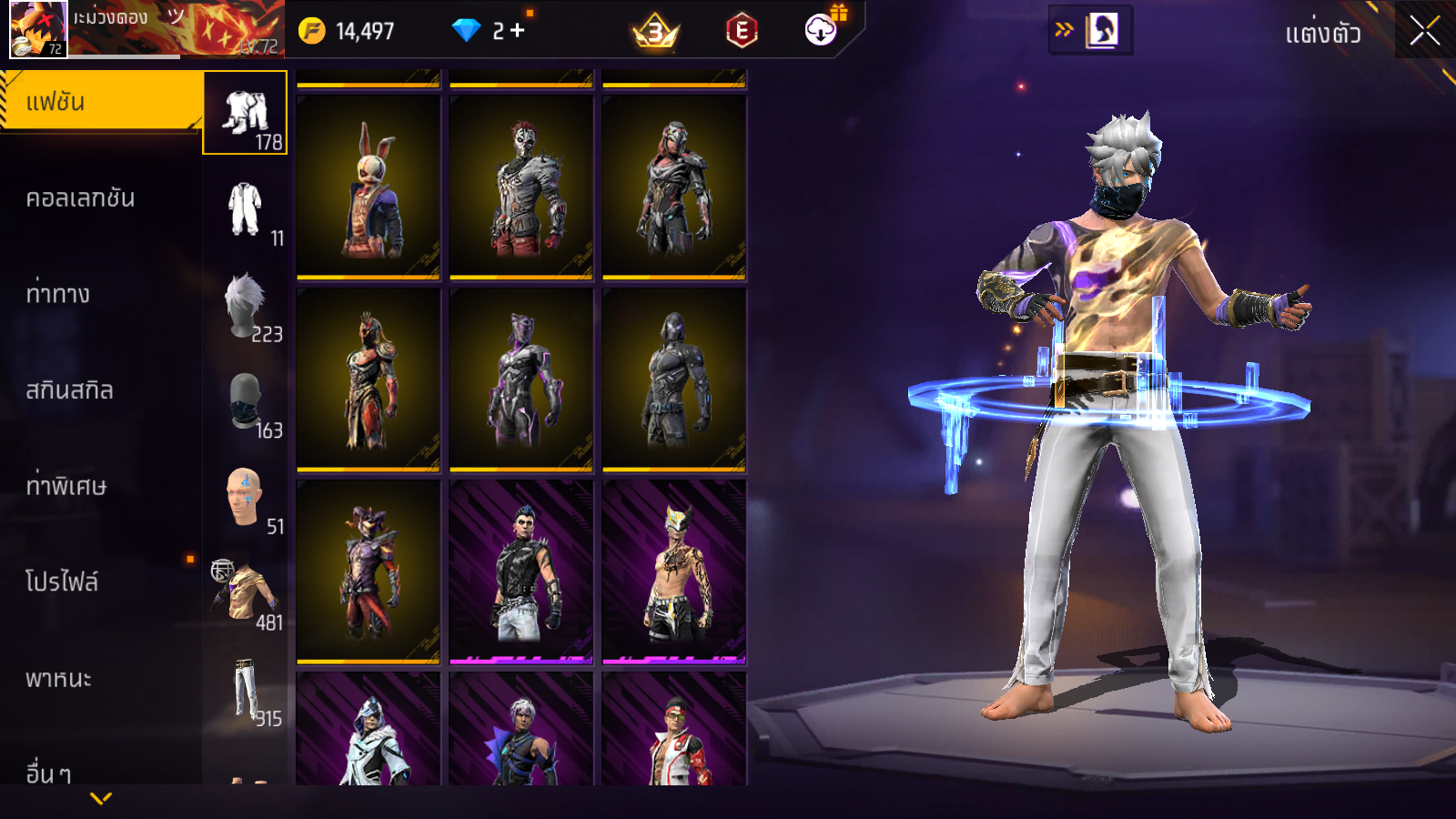Open the cloud download icon with gift
This screenshot has width=1456, height=819.
coord(822,30)
